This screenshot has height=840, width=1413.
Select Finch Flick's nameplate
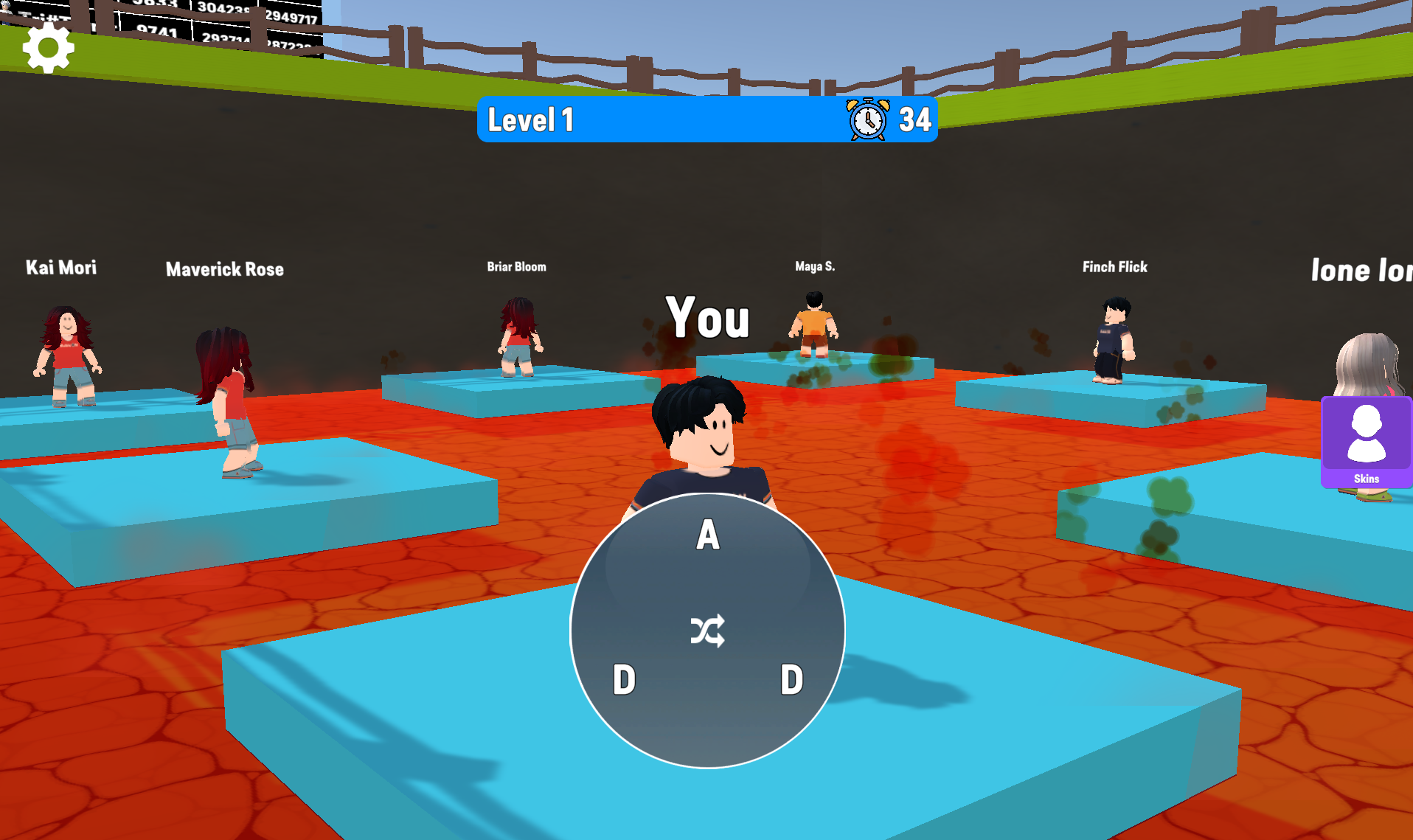(x=1115, y=267)
